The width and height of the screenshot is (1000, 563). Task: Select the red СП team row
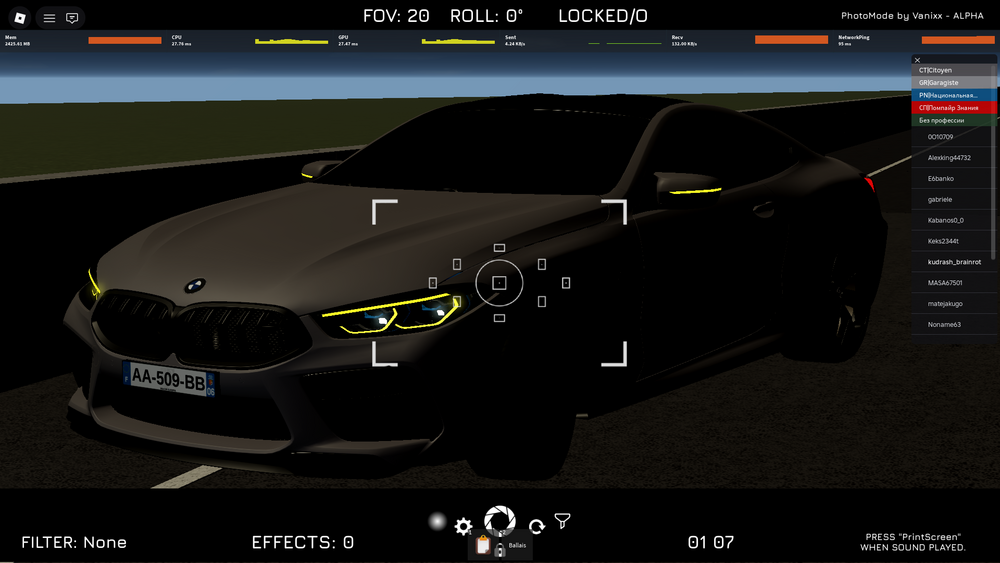954,107
